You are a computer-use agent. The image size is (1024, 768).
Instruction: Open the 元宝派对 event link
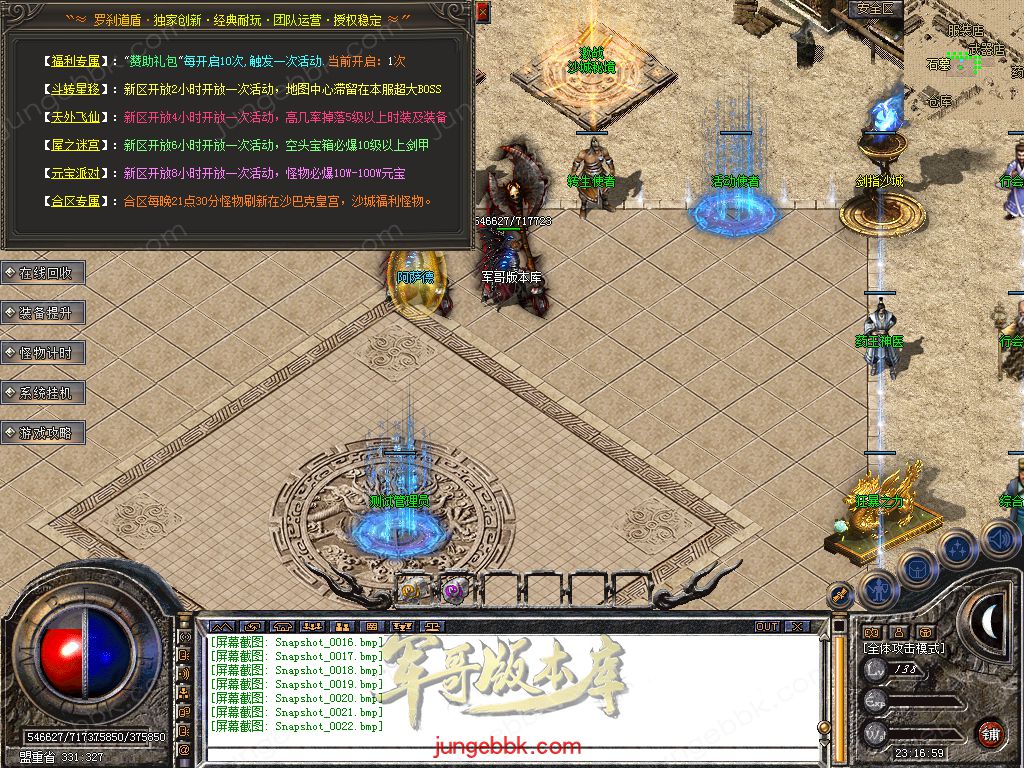point(75,173)
